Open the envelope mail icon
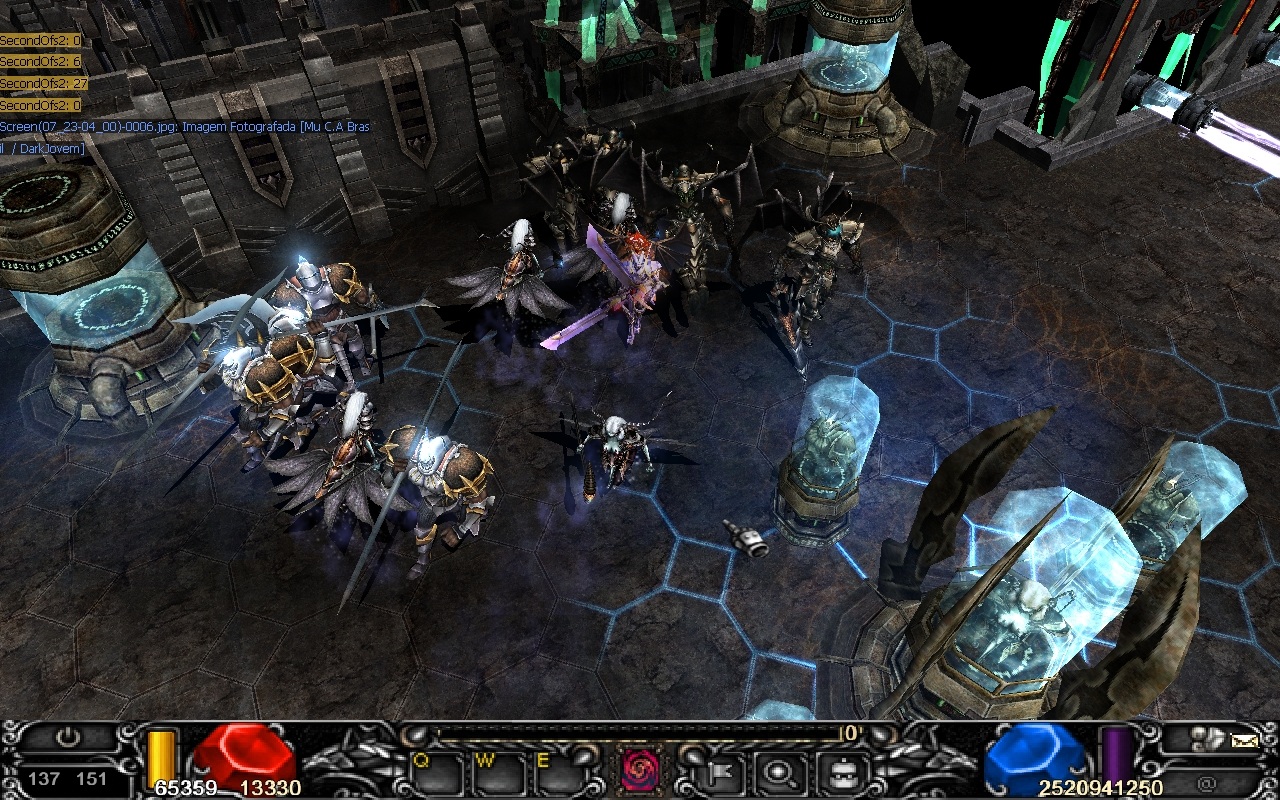The image size is (1280, 800). click(x=1244, y=741)
